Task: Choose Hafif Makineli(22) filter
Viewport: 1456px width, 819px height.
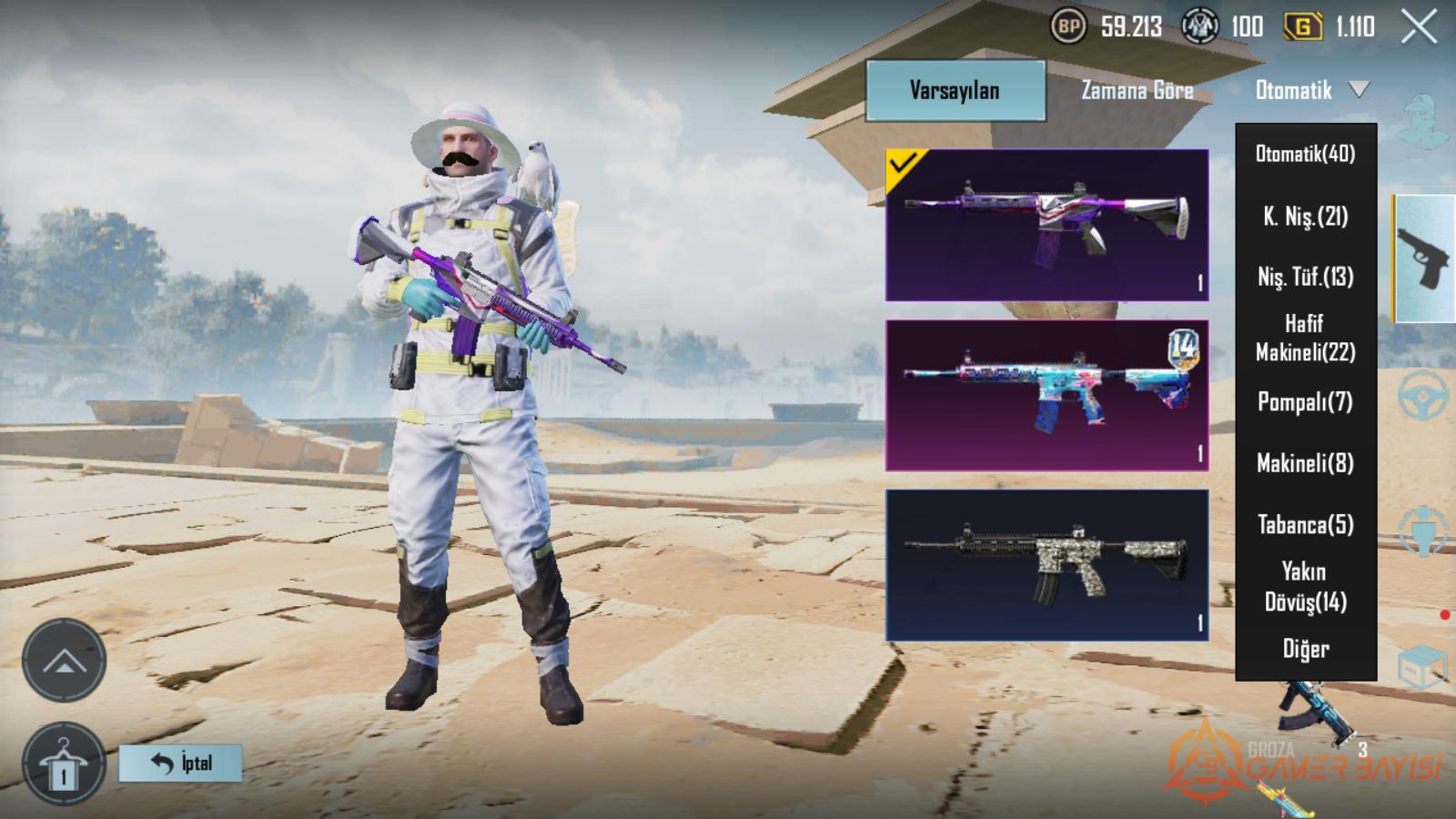Action: 1305,338
